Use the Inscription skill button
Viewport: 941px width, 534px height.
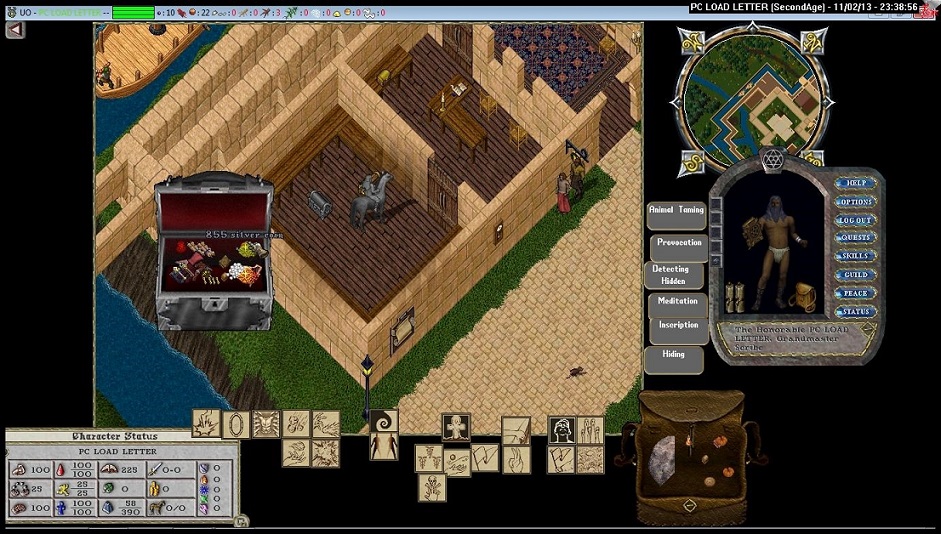point(678,326)
